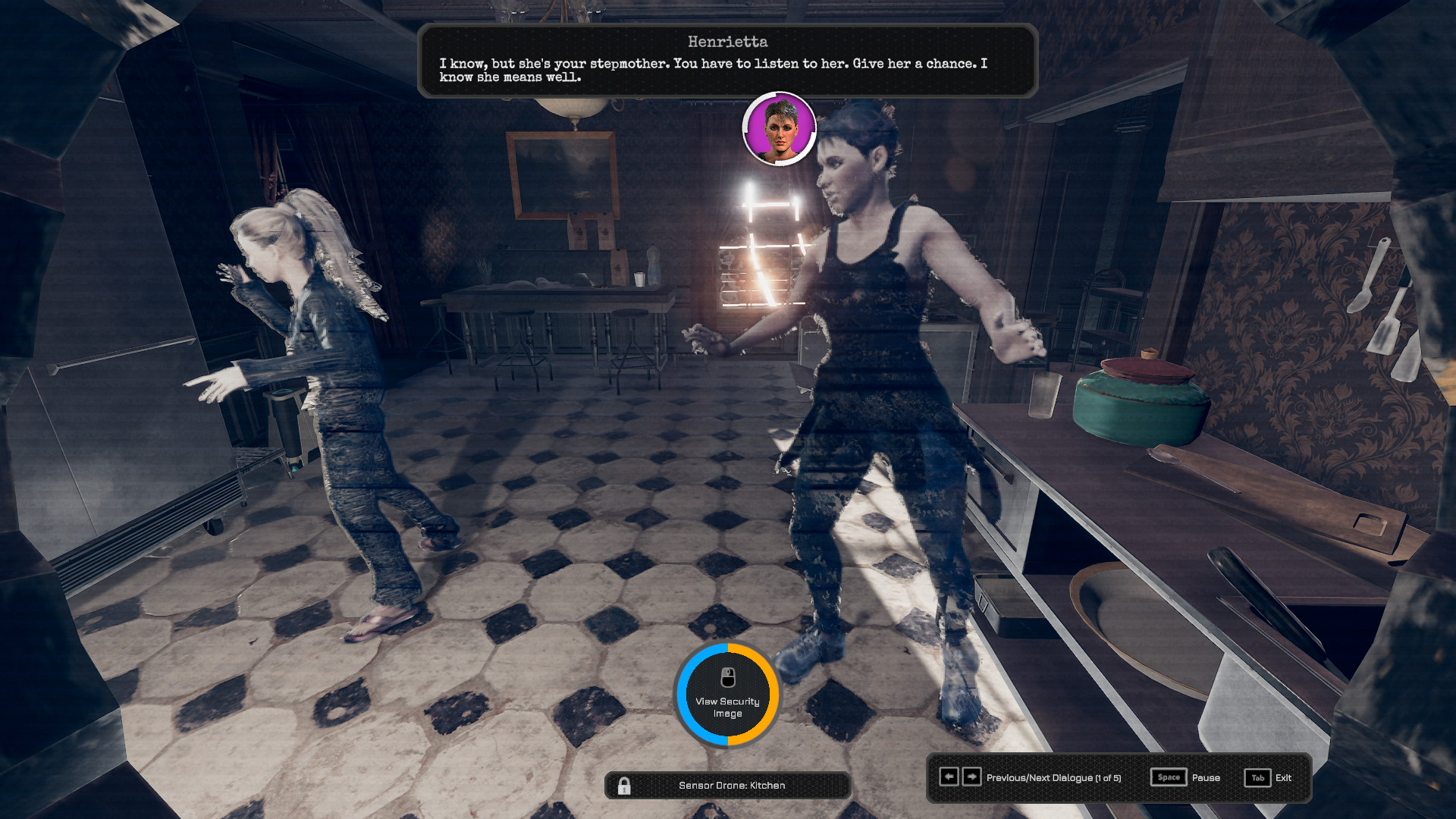Select Henrietta's speaker portrait
Screen dimensions: 1456x819
coord(779,129)
